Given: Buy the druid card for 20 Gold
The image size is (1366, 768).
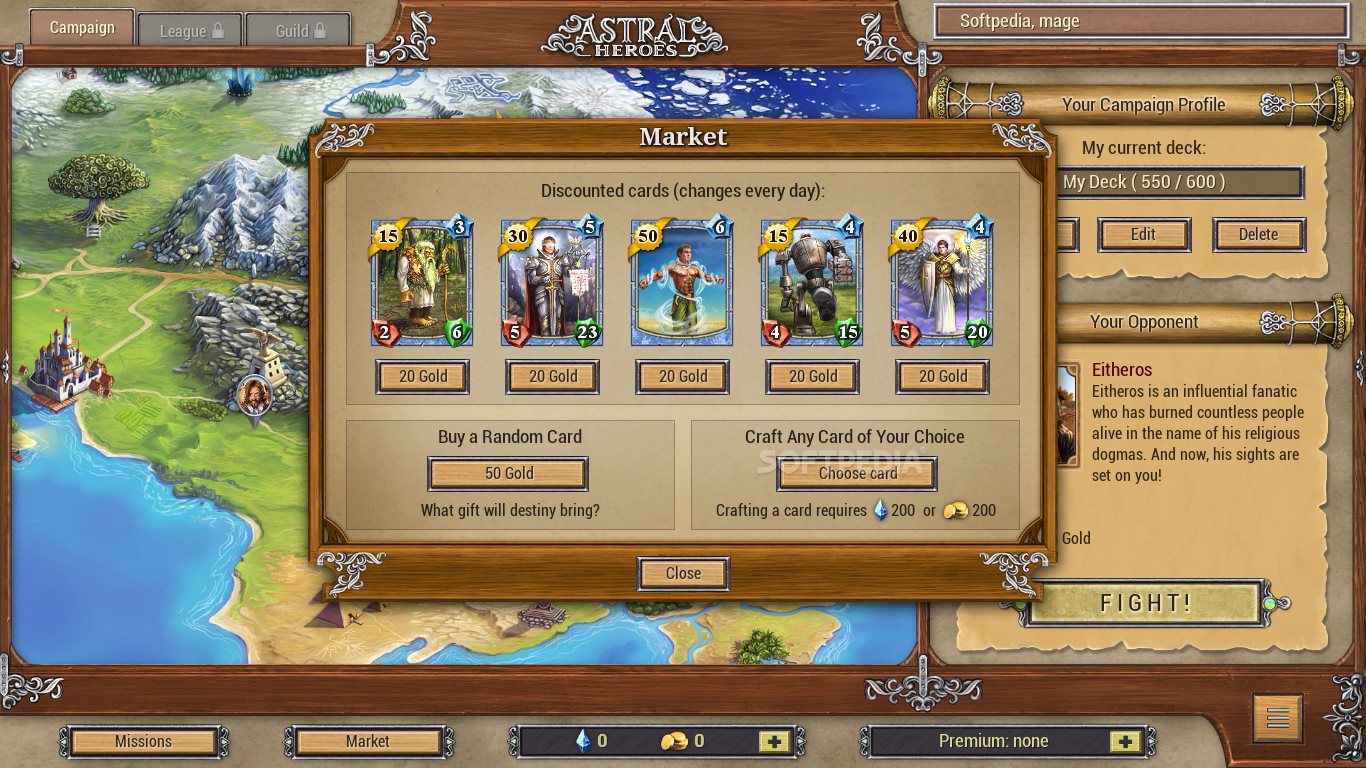Looking at the screenshot, I should [422, 377].
